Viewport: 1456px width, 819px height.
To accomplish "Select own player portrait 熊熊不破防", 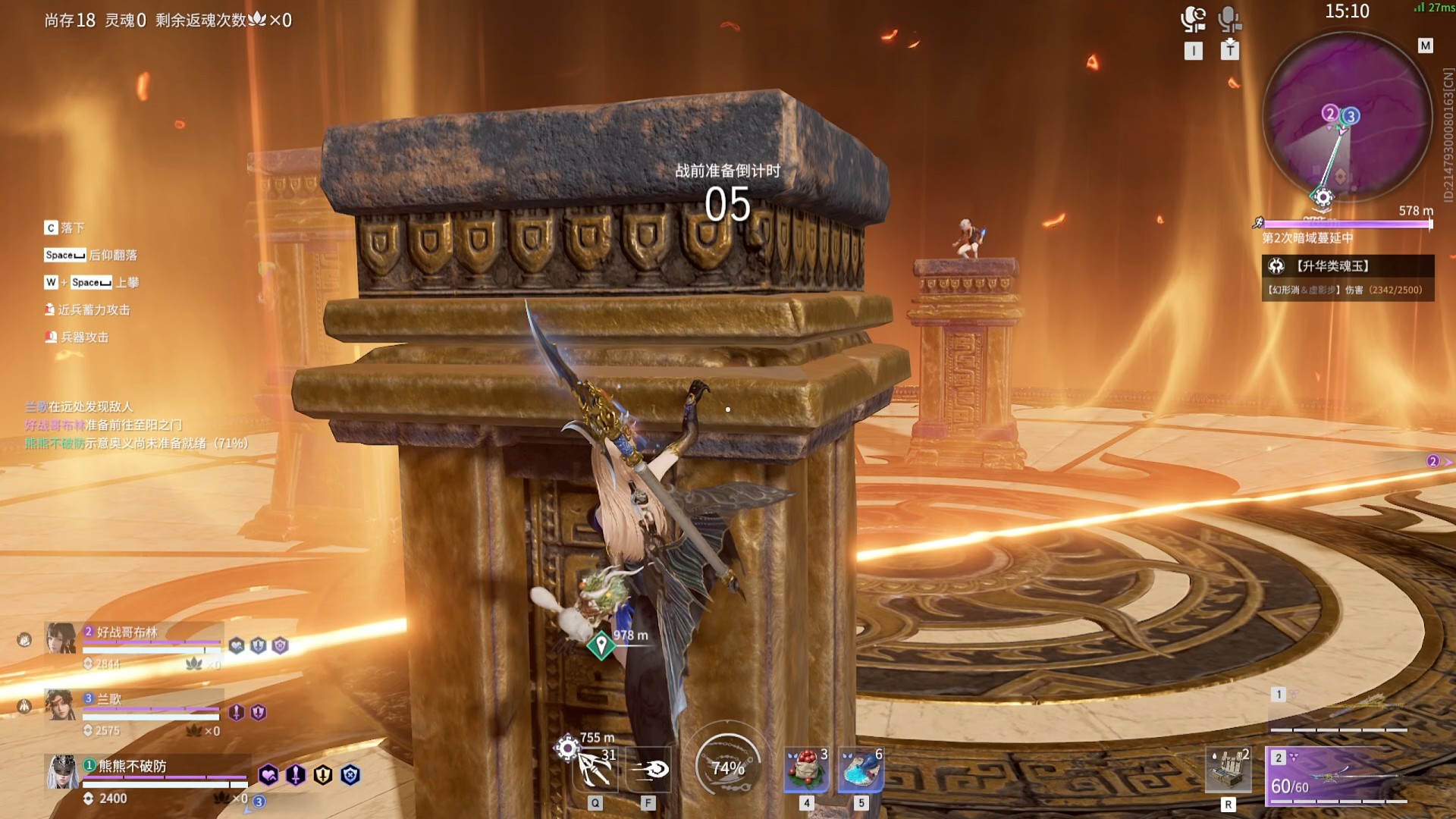I will [x=62, y=772].
